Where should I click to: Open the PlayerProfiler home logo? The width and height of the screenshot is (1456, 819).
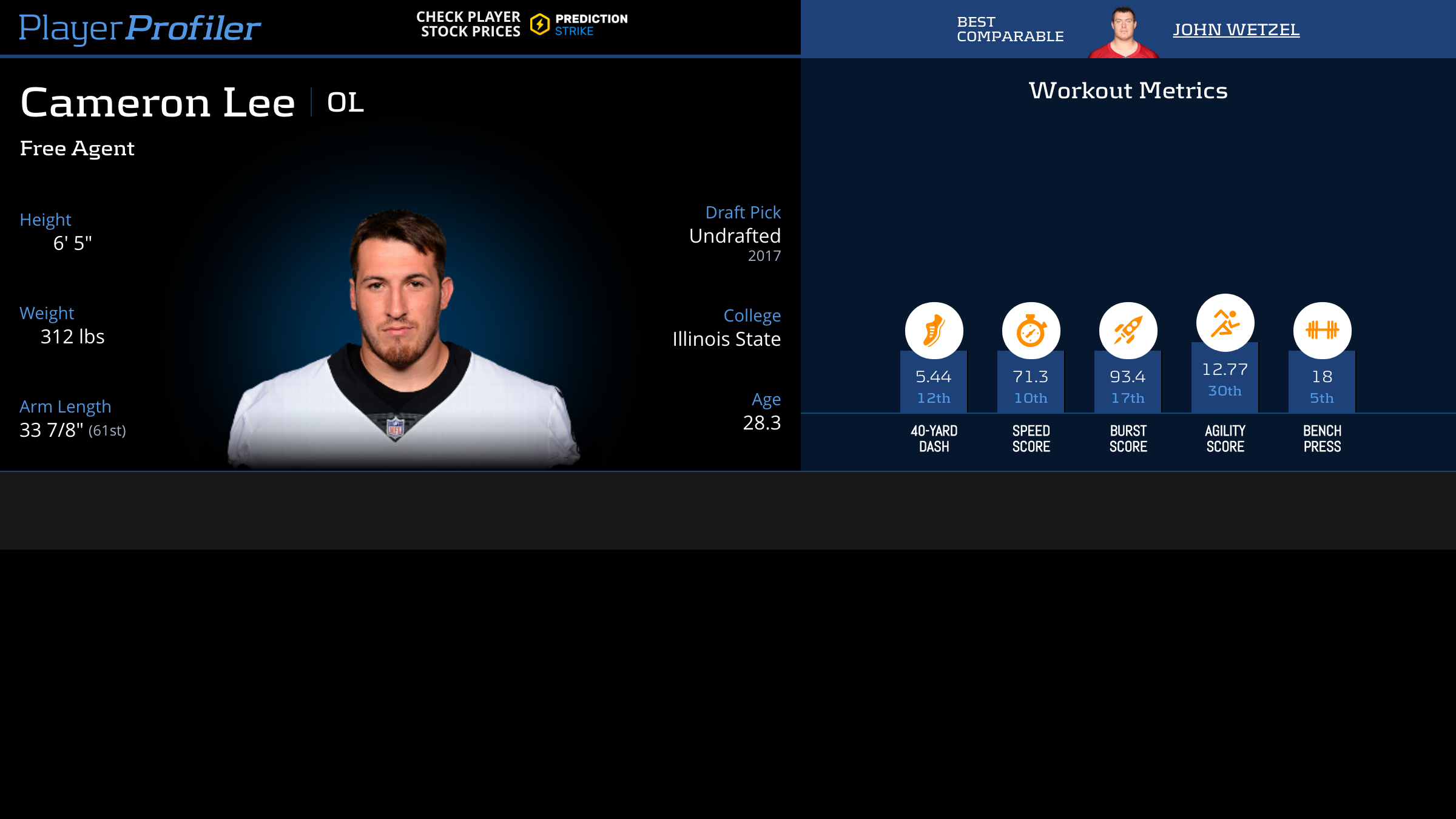pyautogui.click(x=140, y=28)
